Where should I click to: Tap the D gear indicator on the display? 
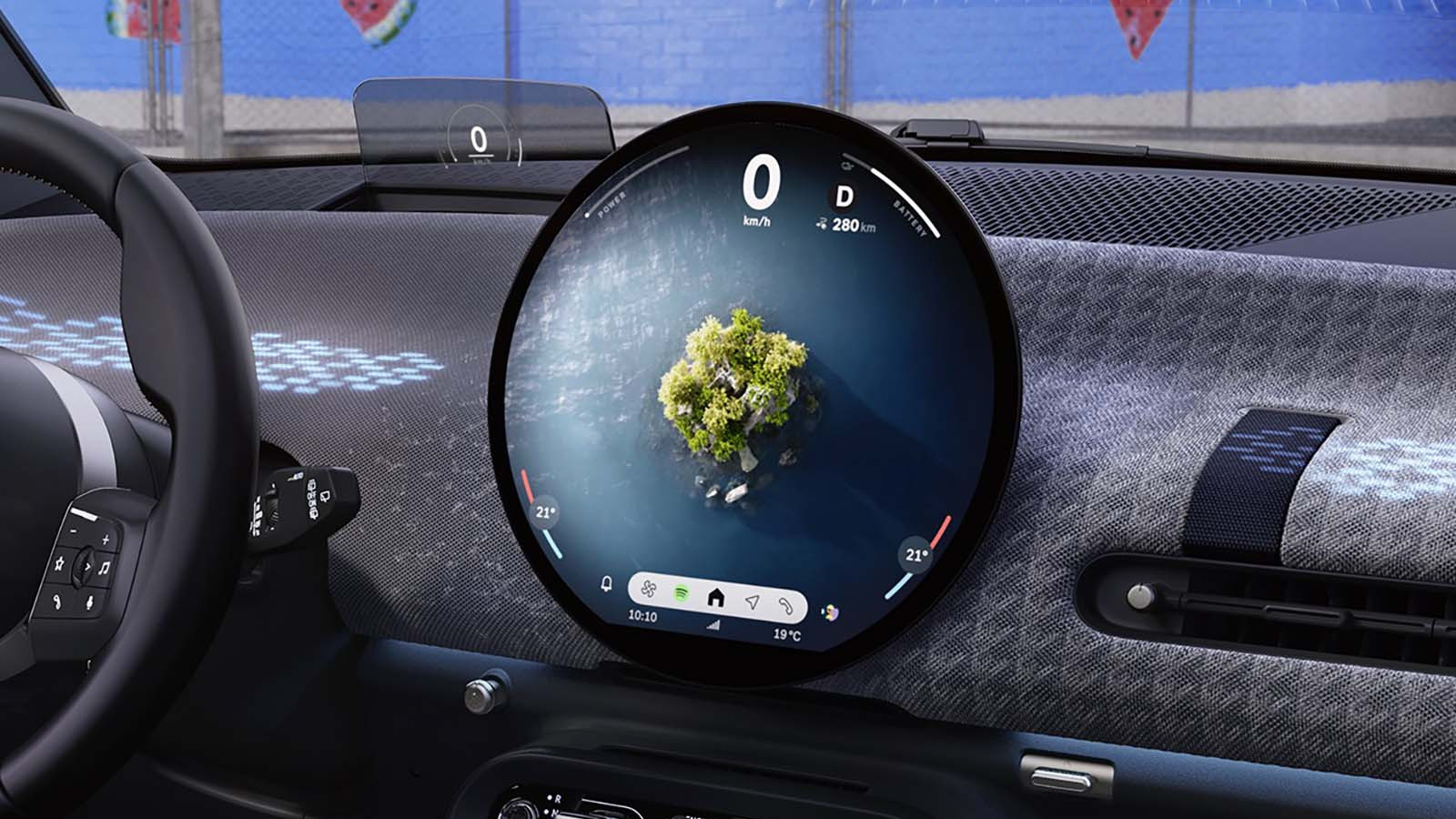(844, 197)
